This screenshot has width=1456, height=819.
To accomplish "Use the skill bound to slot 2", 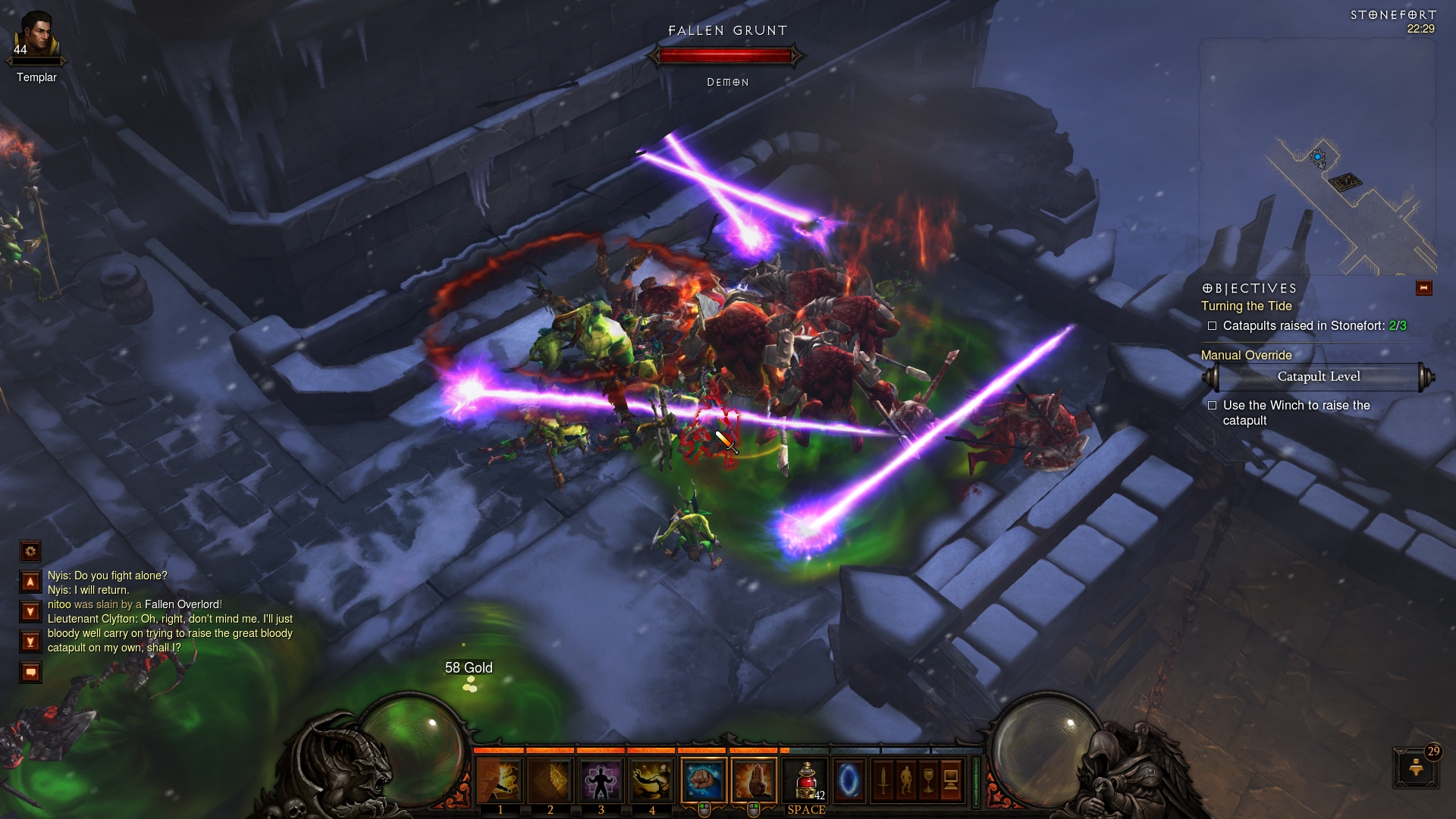I will 550,780.
